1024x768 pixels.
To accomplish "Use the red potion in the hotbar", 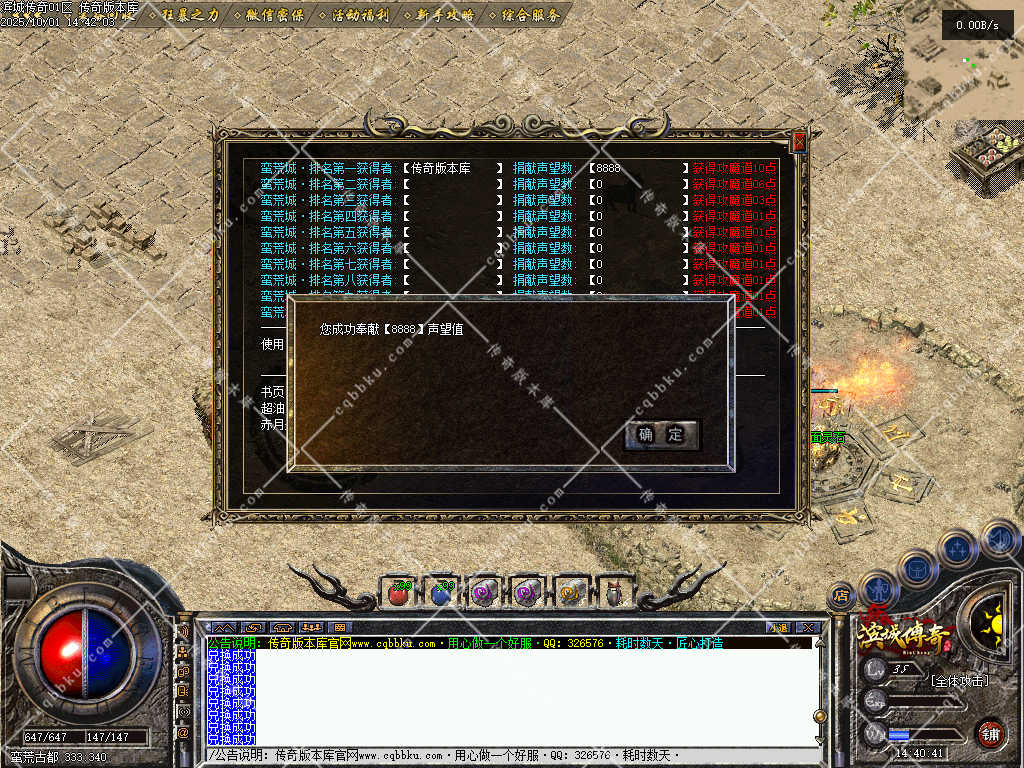I will pyautogui.click(x=398, y=593).
